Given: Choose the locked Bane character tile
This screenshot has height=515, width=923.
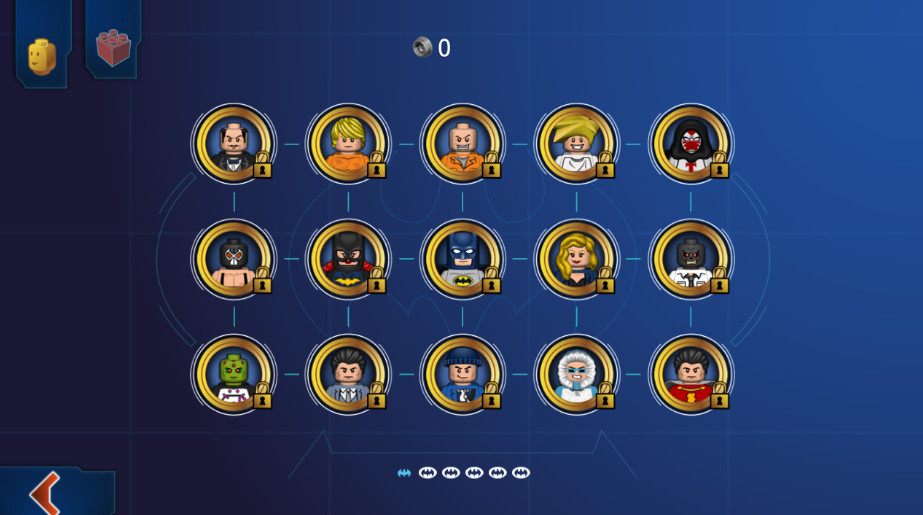Looking at the screenshot, I should tap(233, 259).
